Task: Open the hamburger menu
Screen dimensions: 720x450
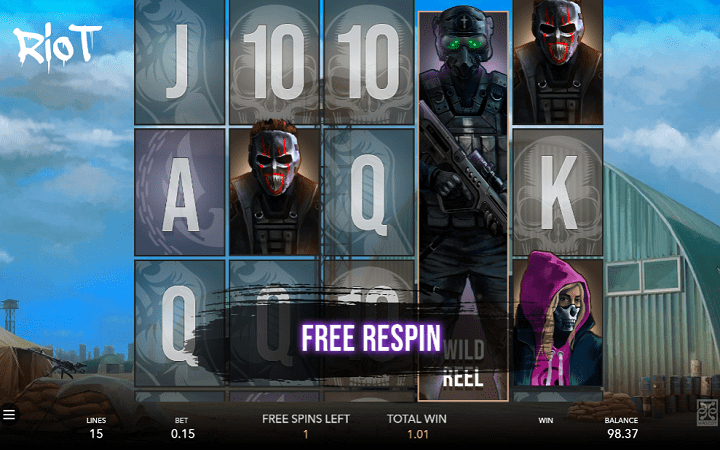Action: coord(9,413)
